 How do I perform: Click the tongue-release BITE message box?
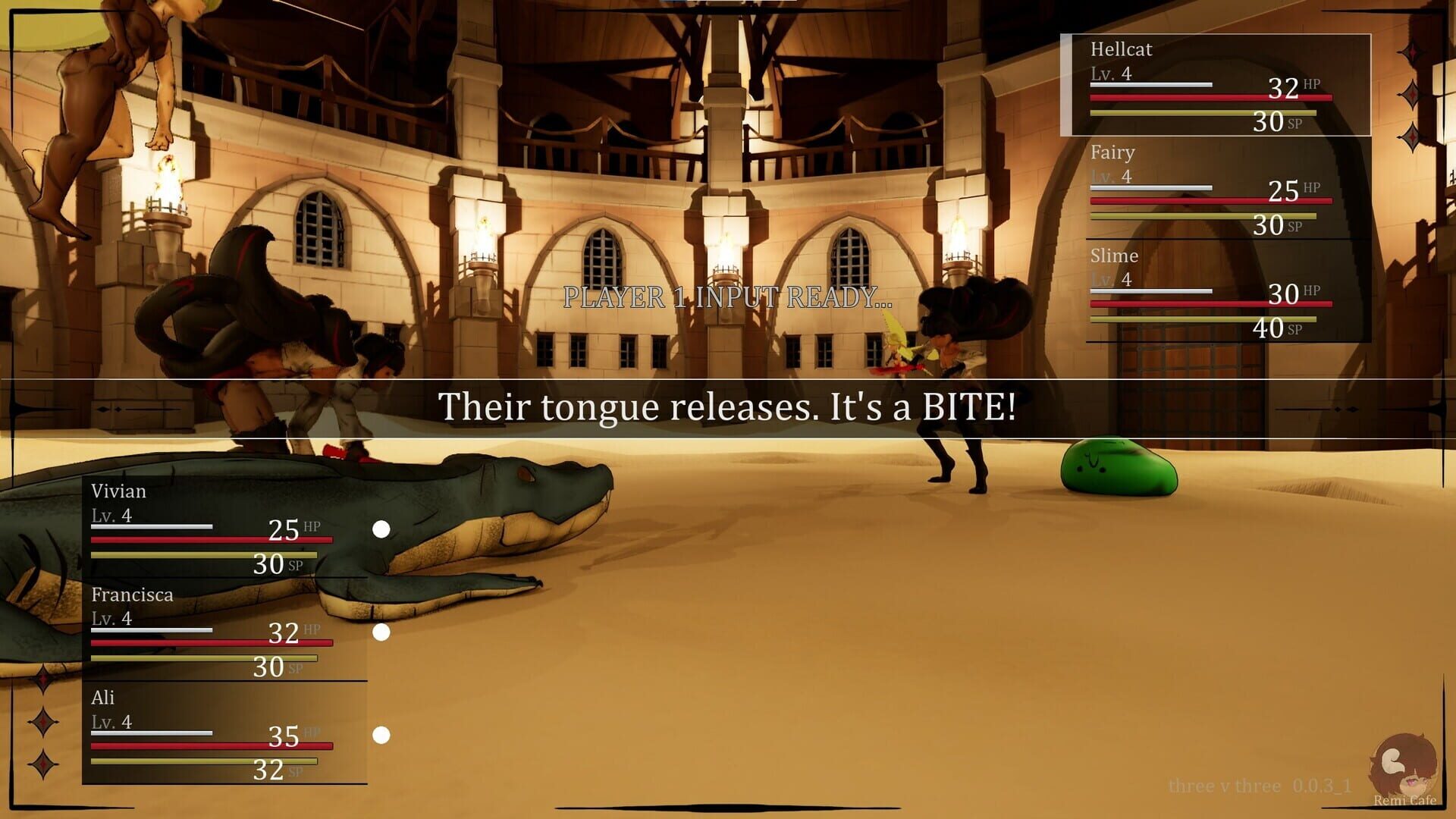click(728, 407)
